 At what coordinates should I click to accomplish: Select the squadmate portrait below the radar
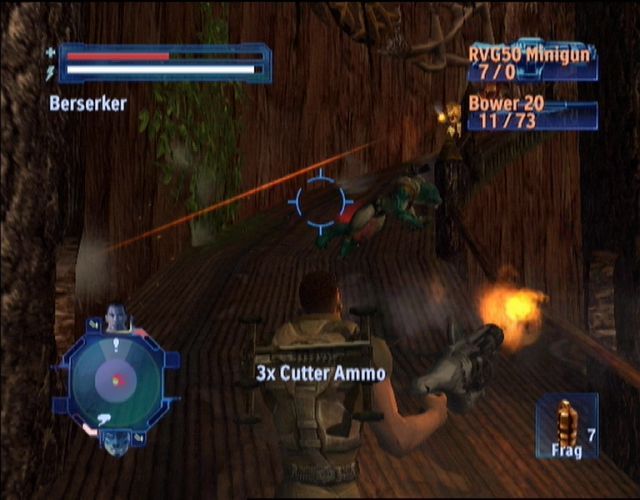coord(116,441)
